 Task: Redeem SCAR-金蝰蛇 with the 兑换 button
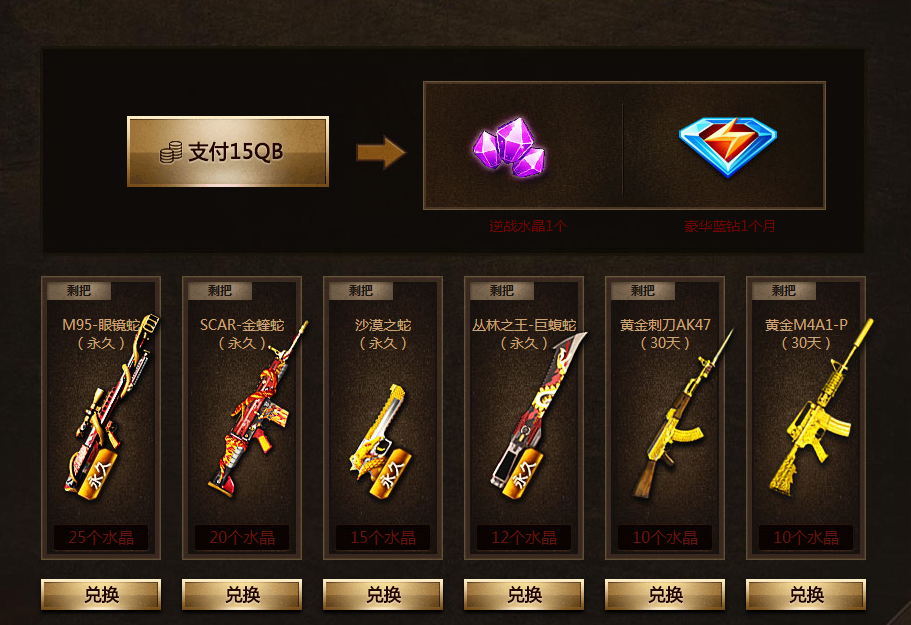point(242,595)
